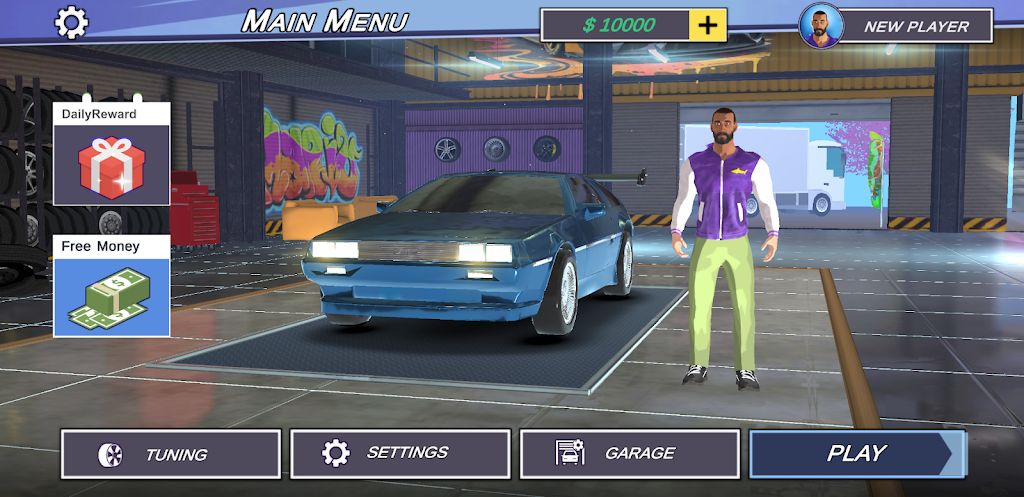Add money with the yellow plus button
The image size is (1024, 497).
pyautogui.click(x=708, y=25)
